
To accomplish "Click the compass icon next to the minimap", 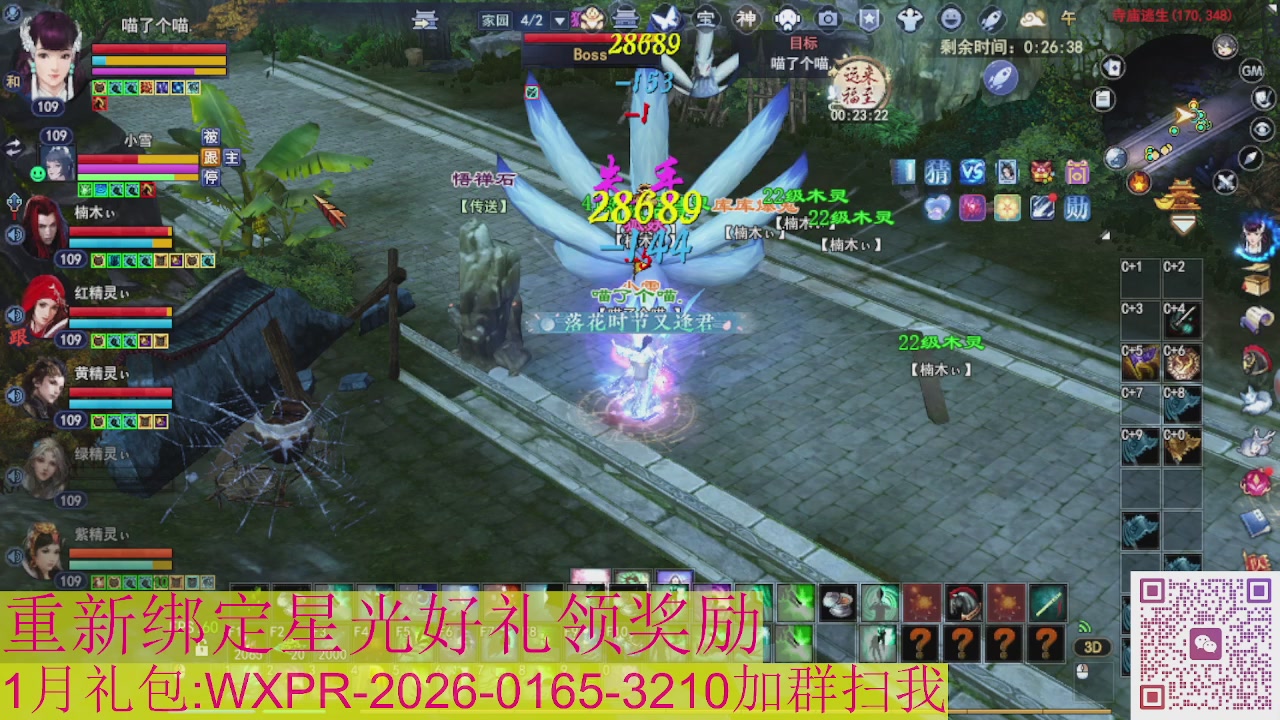I will pyautogui.click(x=1249, y=160).
